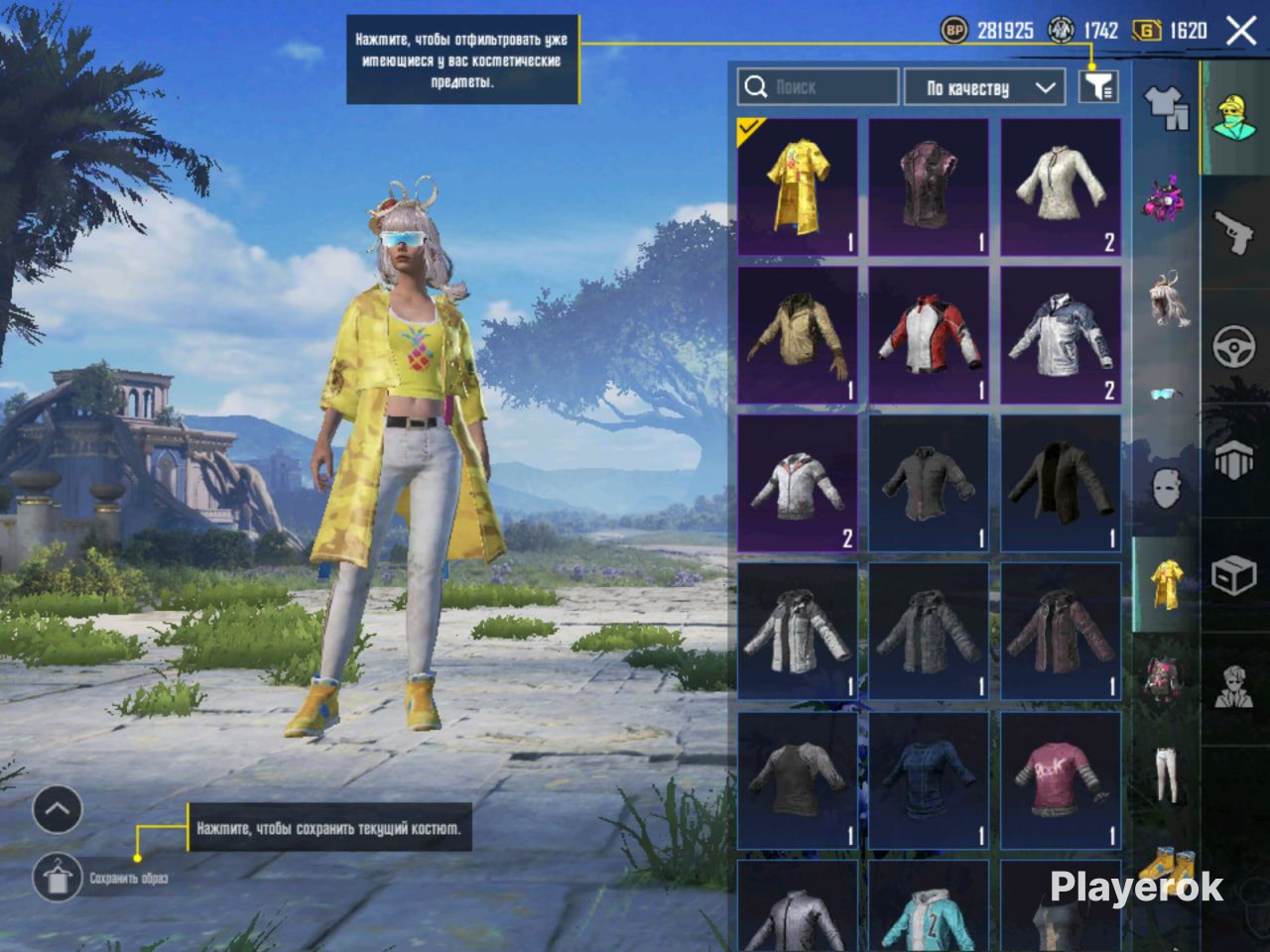
Task: Open the crate box tab
Action: 1235,575
